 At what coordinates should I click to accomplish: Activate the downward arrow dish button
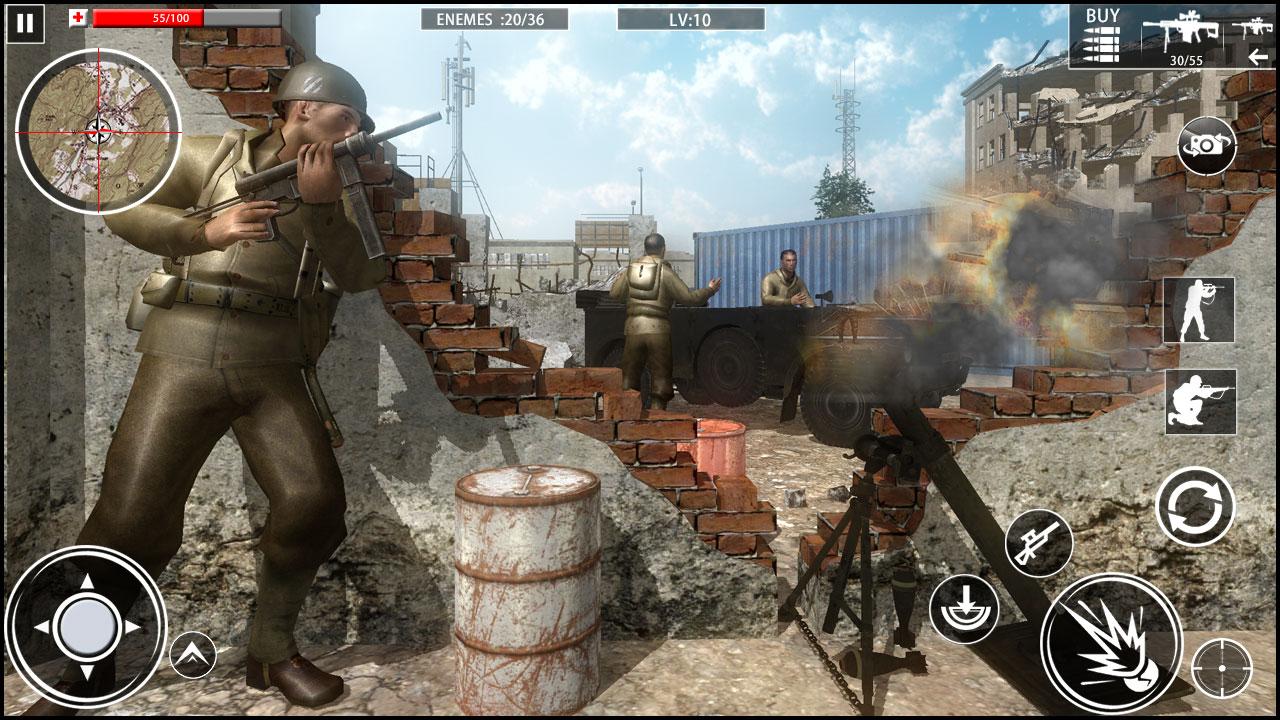point(964,608)
